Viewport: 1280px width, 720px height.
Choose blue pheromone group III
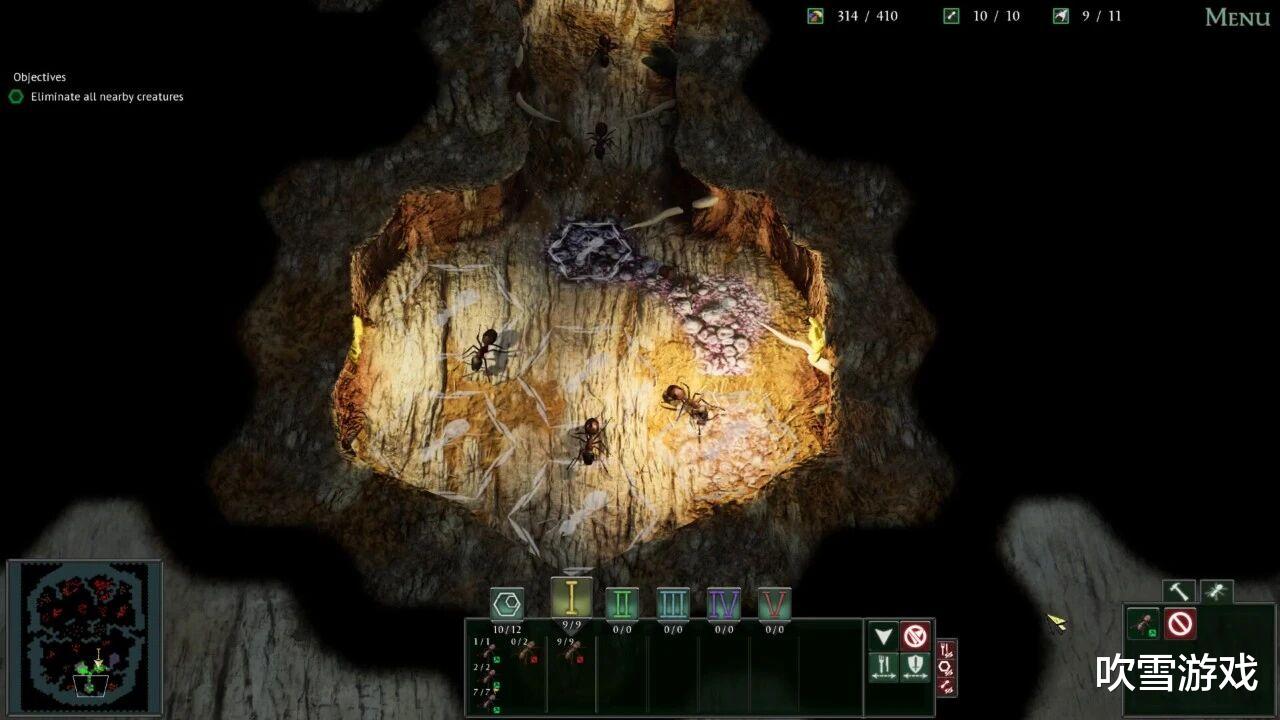(x=673, y=604)
